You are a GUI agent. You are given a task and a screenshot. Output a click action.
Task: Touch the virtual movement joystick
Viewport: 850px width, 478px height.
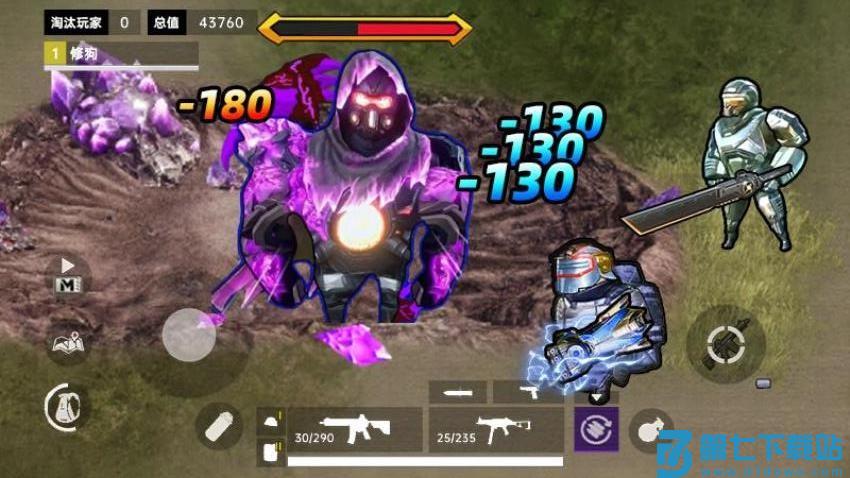pos(189,335)
